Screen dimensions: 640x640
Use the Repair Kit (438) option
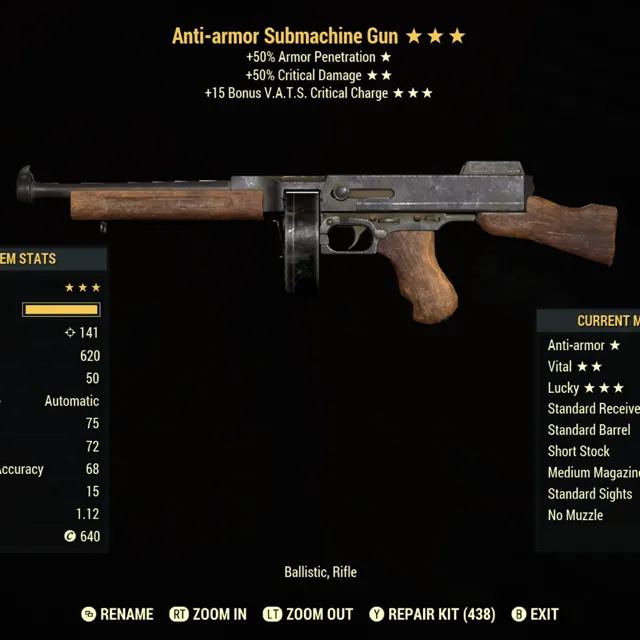click(x=432, y=614)
